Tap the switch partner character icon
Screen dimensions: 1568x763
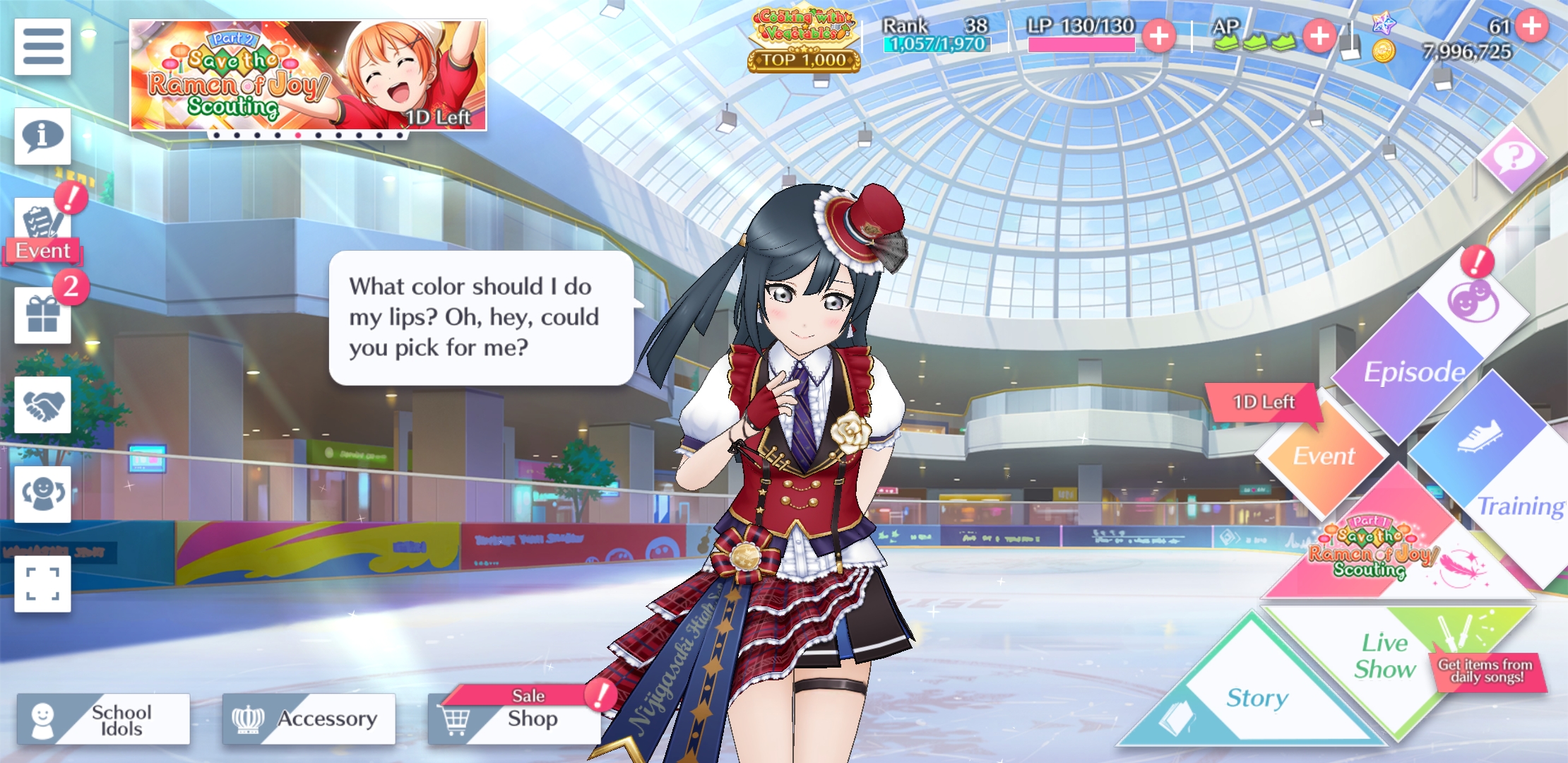(x=42, y=494)
